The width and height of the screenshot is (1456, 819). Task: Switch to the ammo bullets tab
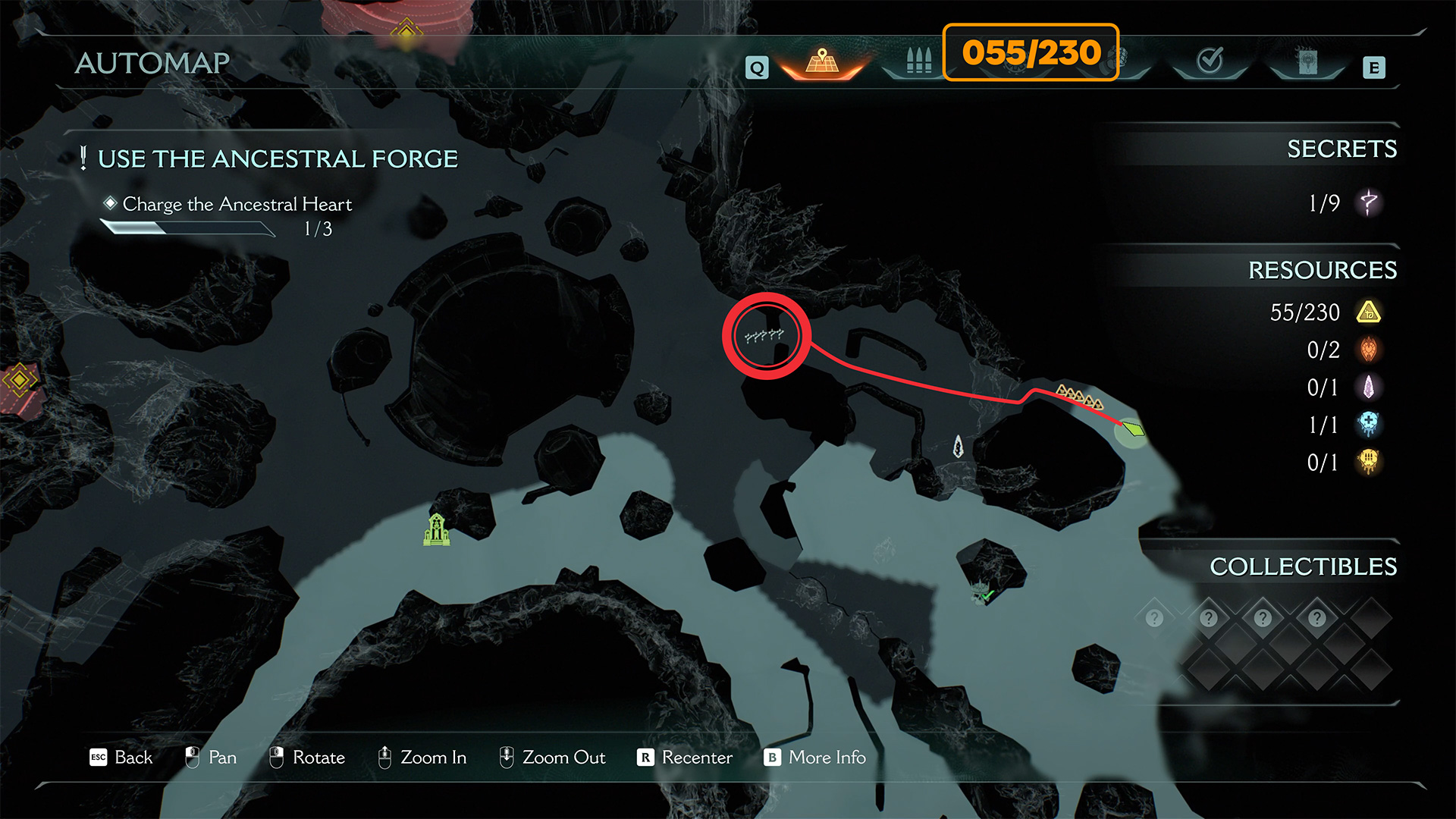point(918,61)
